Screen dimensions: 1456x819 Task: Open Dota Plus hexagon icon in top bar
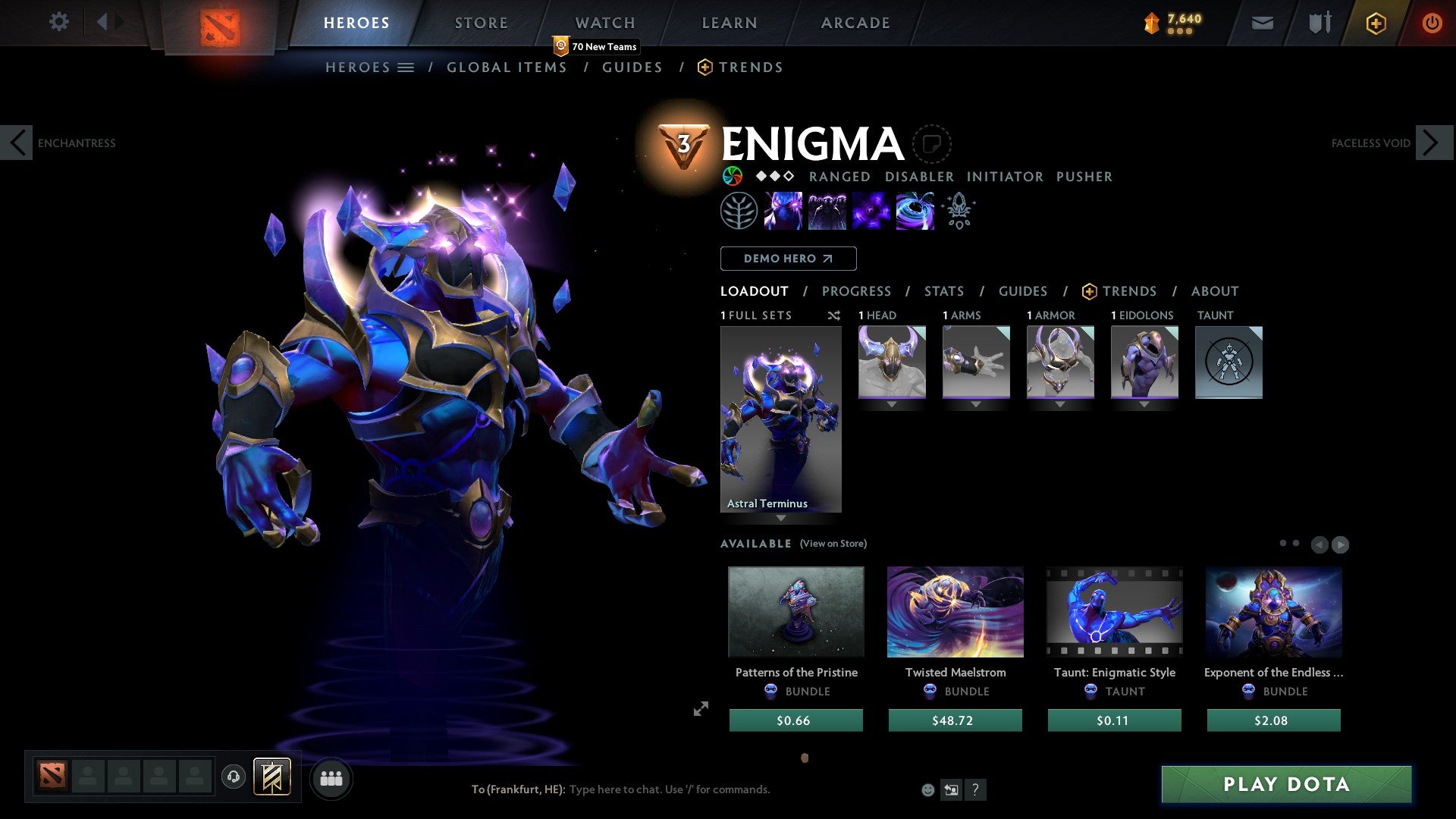[x=1375, y=23]
